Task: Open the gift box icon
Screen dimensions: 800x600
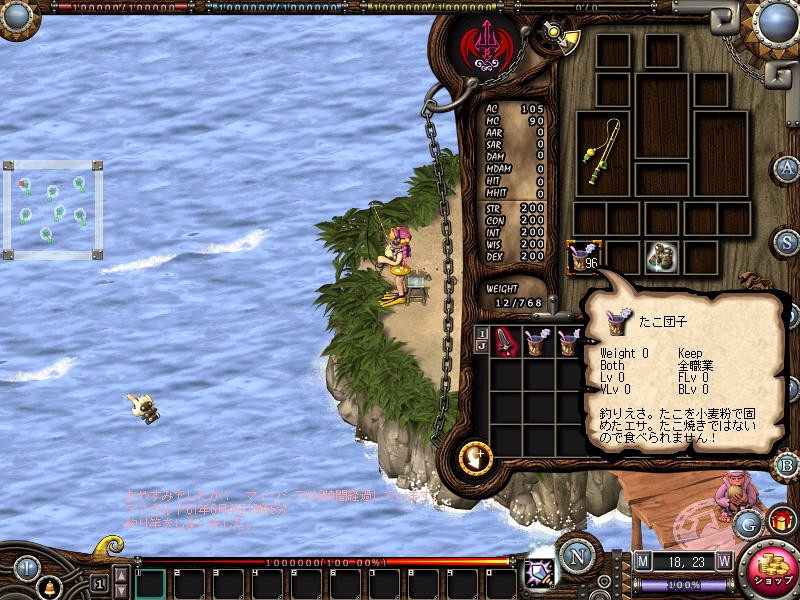Action: pyautogui.click(x=781, y=520)
